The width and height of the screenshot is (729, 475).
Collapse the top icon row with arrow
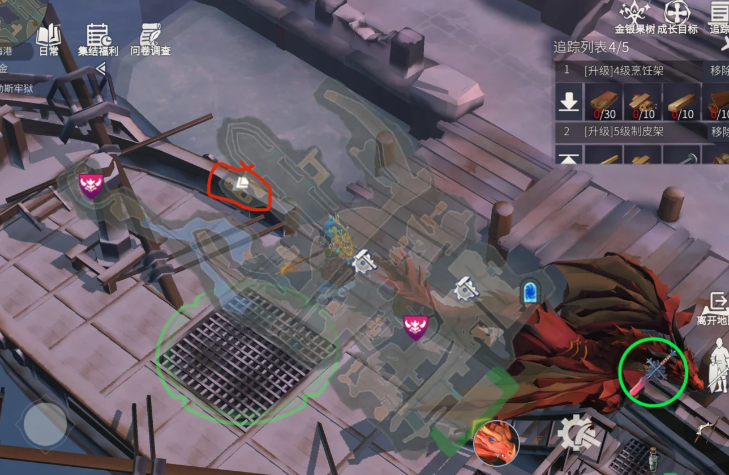click(x=100, y=68)
